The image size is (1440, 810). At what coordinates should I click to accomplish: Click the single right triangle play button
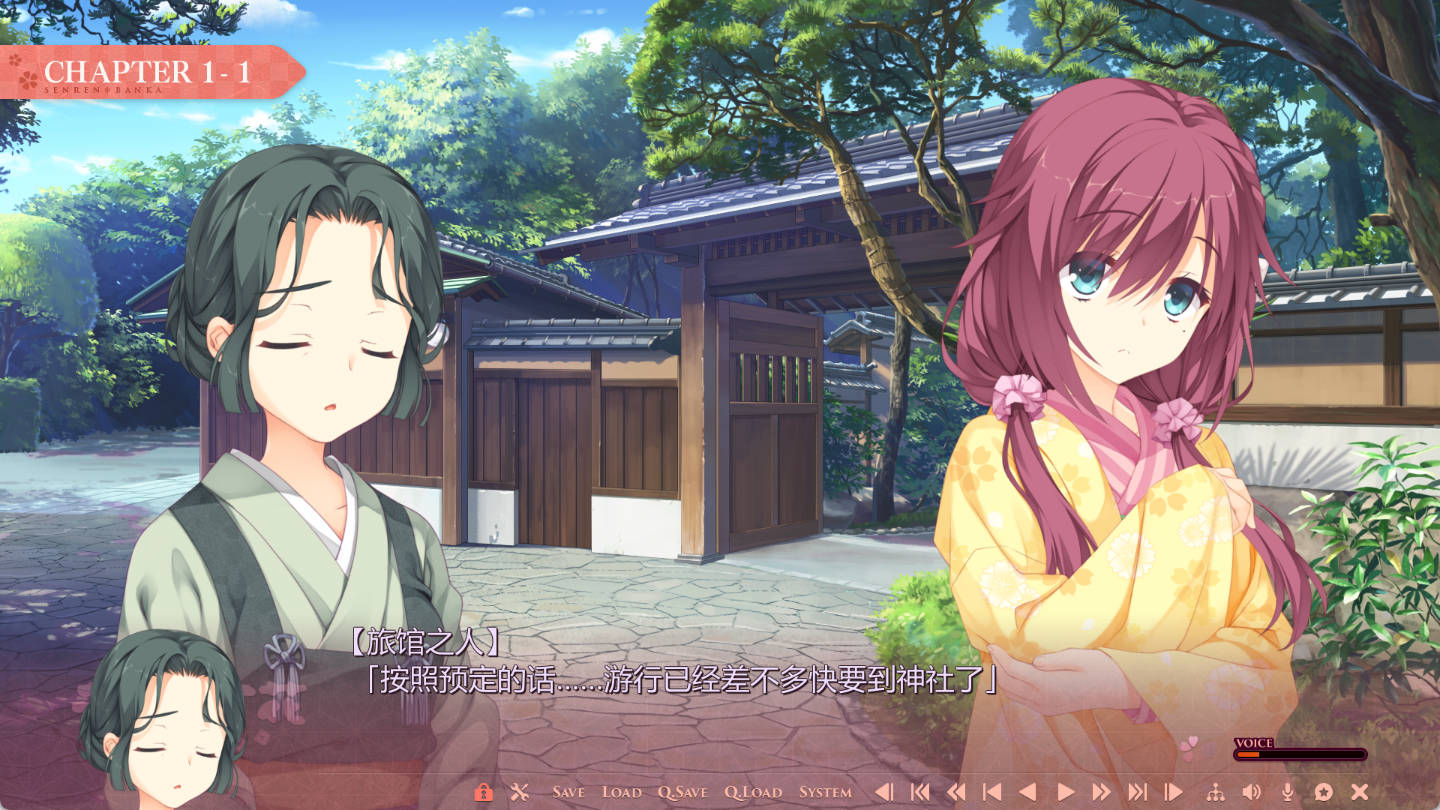(1065, 792)
